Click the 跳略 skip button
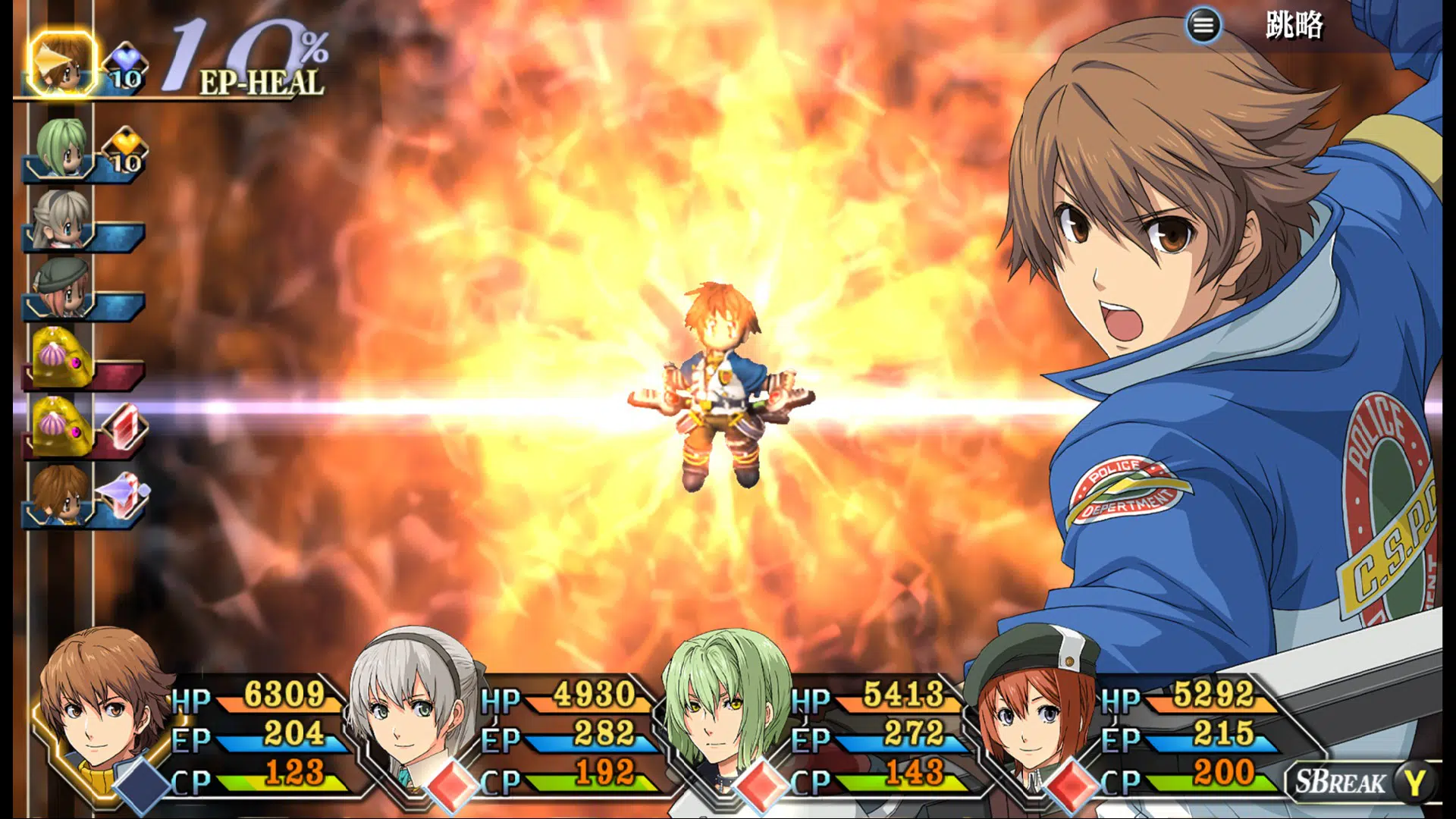 (1294, 26)
